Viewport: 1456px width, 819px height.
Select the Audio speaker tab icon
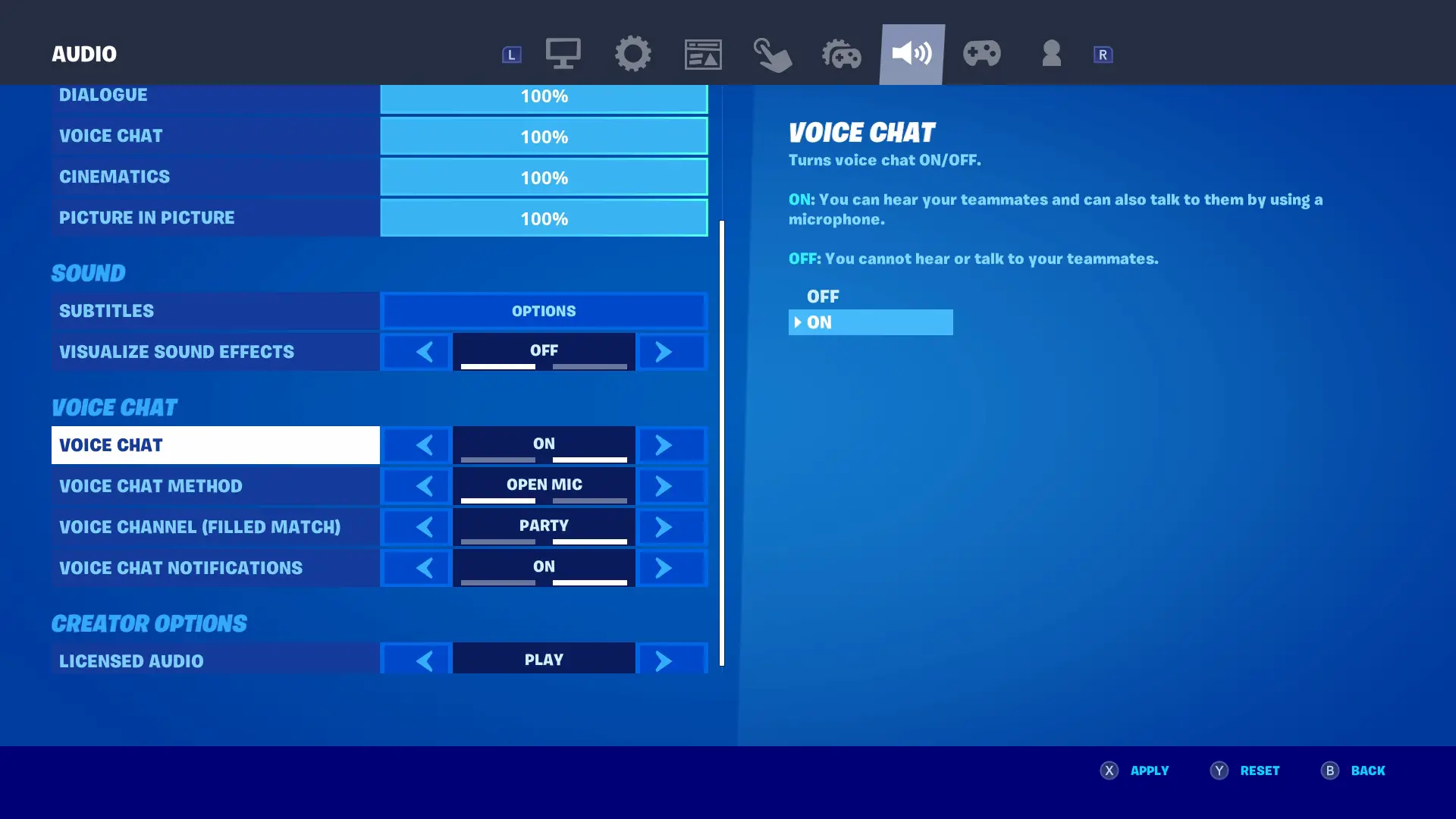point(912,53)
